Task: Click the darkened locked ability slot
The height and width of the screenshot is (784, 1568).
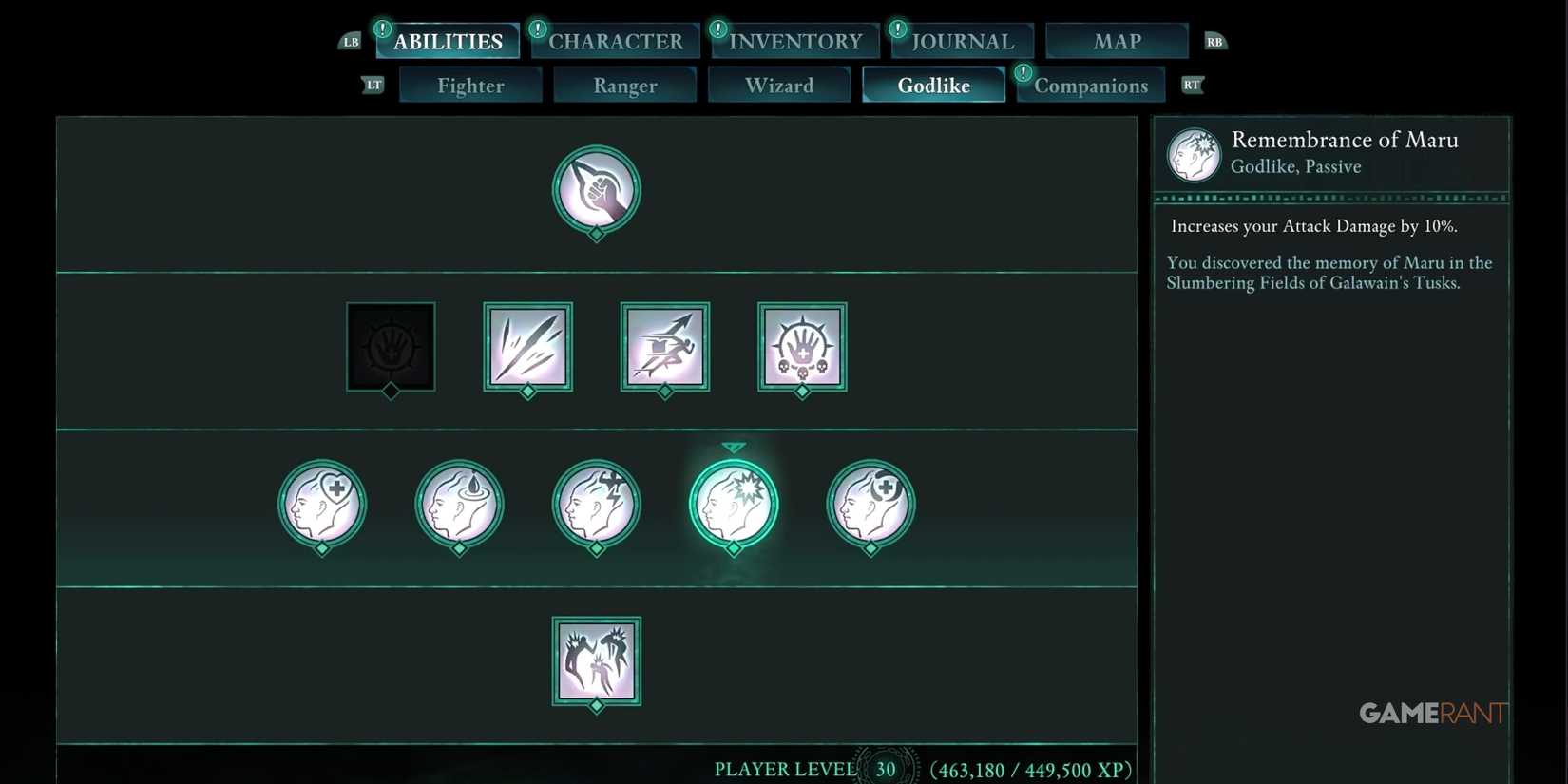Action: click(x=391, y=347)
